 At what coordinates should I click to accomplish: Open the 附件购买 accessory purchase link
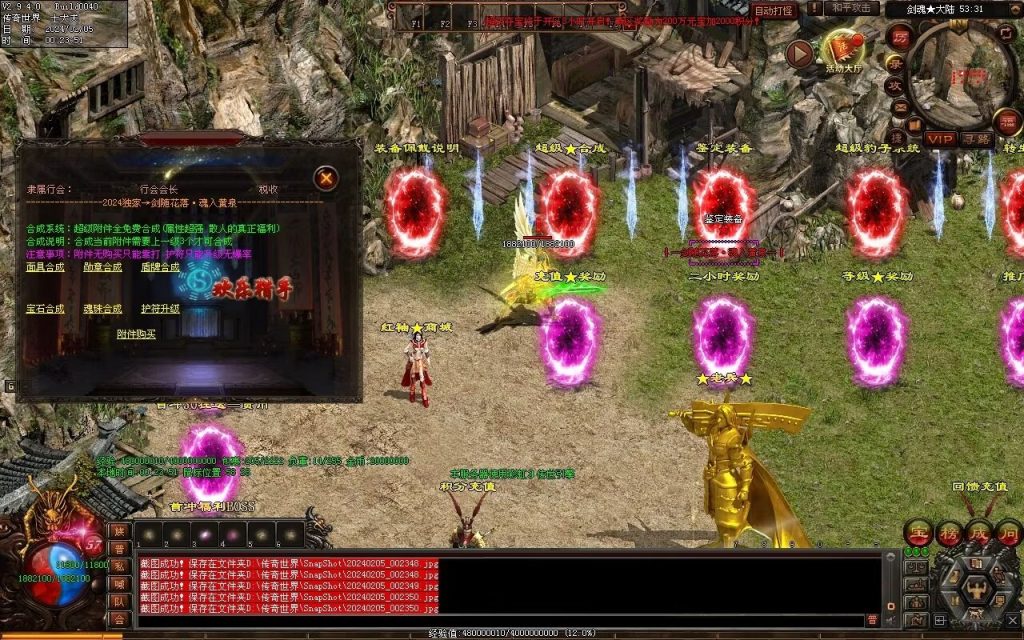click(x=136, y=334)
